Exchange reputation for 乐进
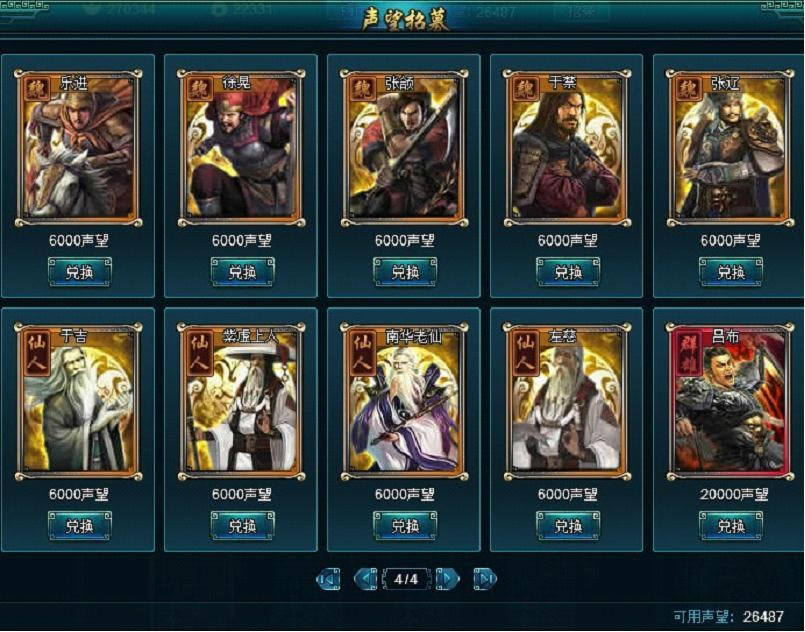 click(79, 271)
